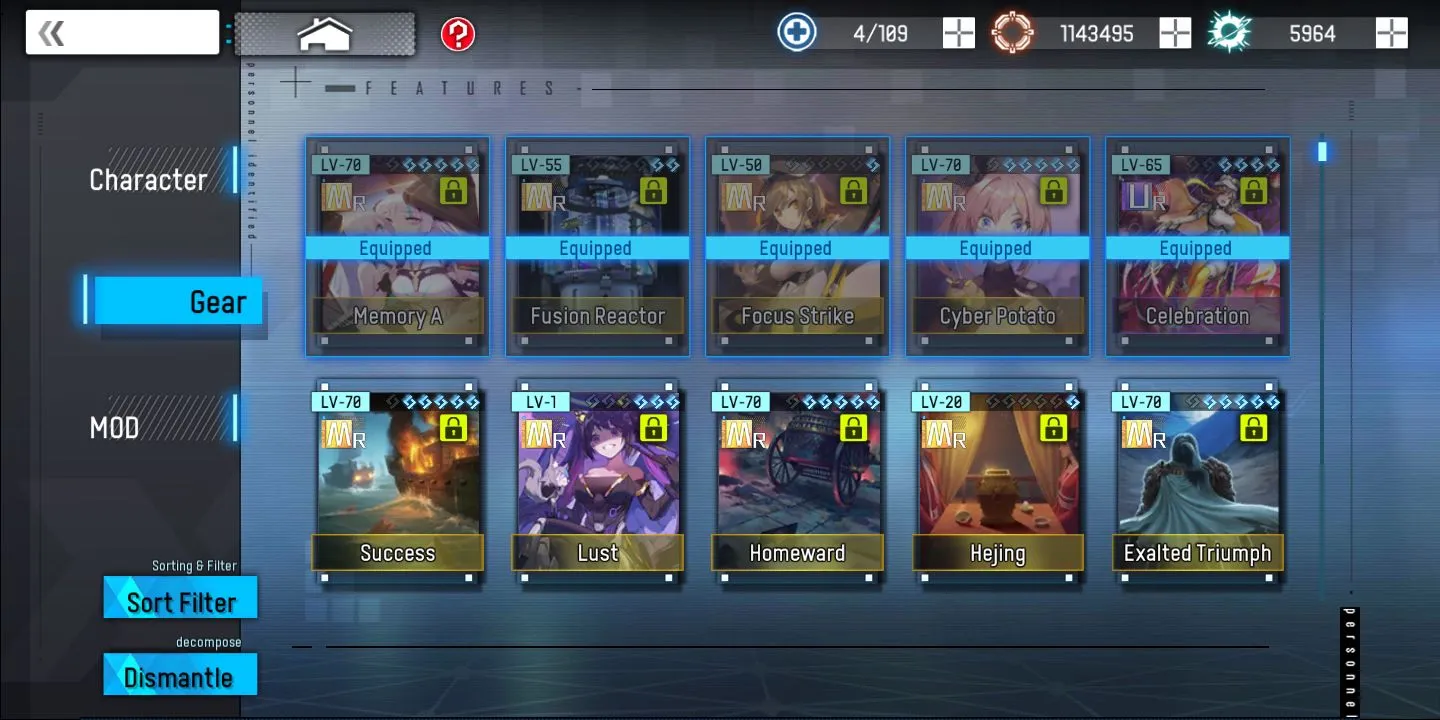Choose the Fusion Reactor gear card

[597, 247]
